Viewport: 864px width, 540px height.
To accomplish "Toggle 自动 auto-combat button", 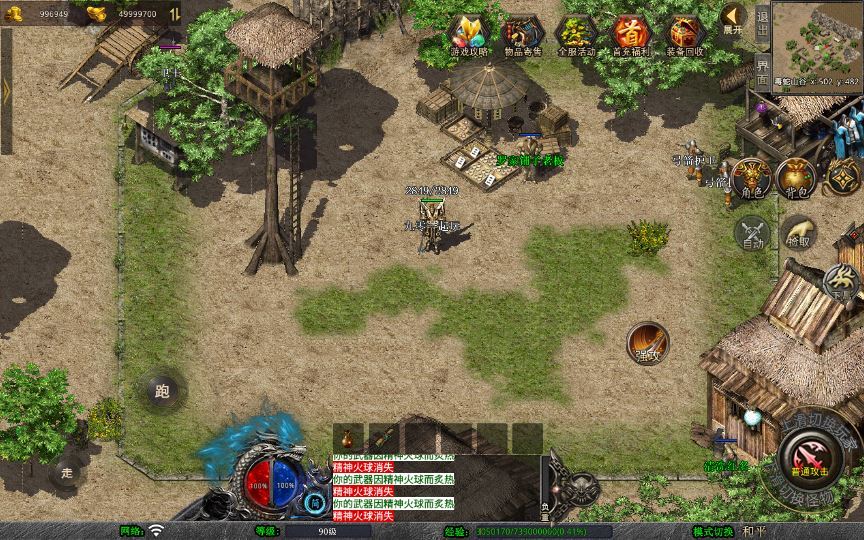I will click(x=752, y=233).
